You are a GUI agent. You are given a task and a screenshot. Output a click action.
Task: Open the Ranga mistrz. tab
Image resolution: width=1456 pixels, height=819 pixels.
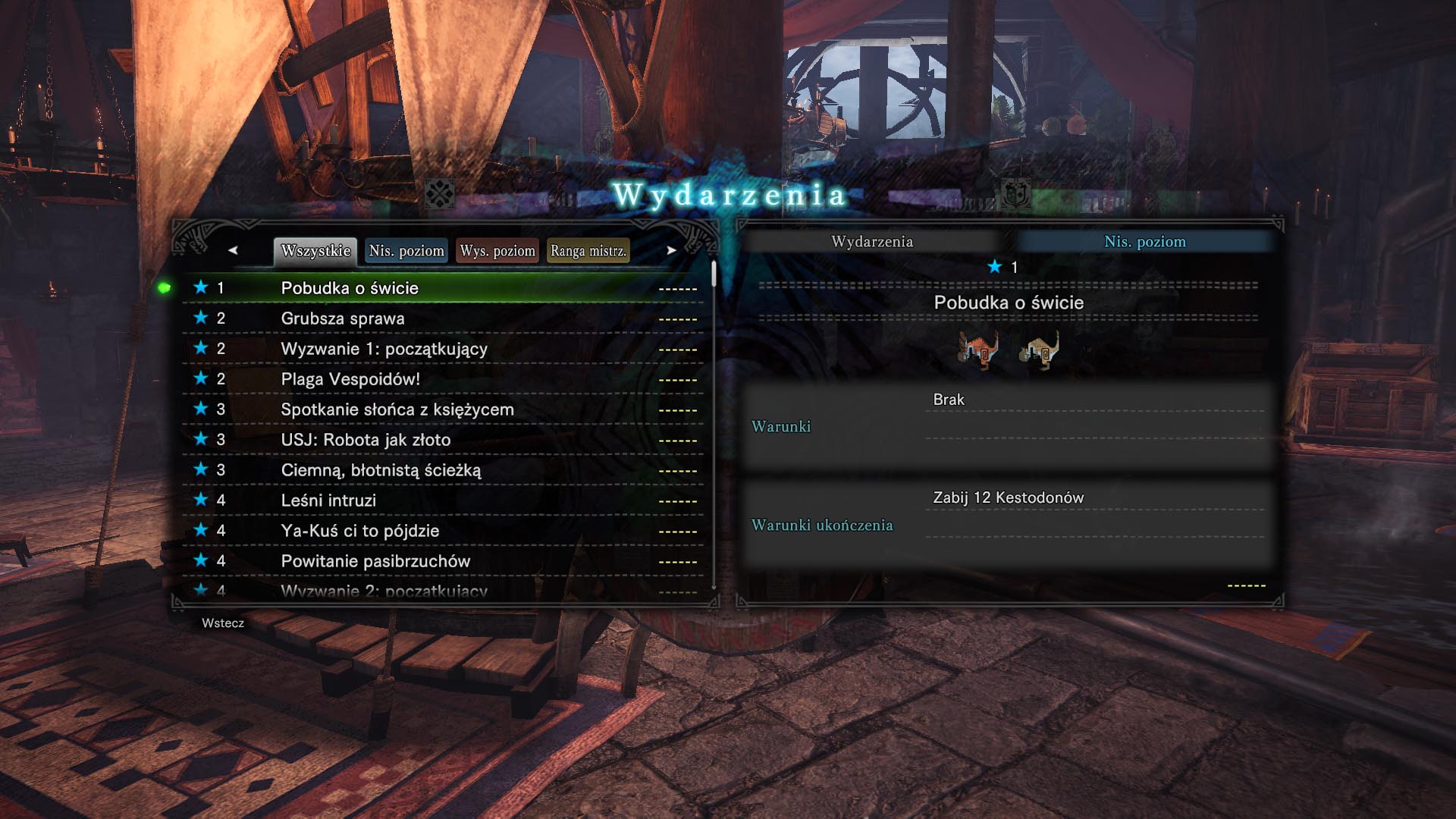pyautogui.click(x=588, y=251)
